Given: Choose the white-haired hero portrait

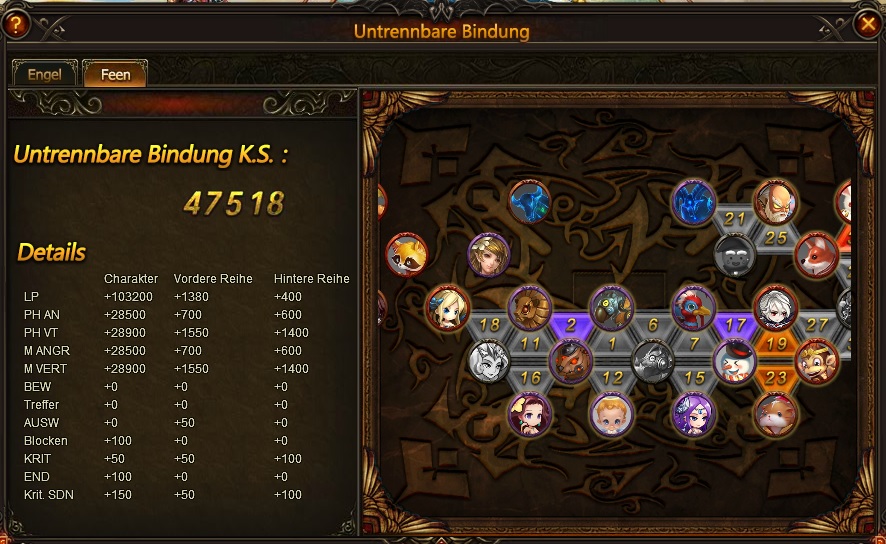Looking at the screenshot, I should [776, 308].
